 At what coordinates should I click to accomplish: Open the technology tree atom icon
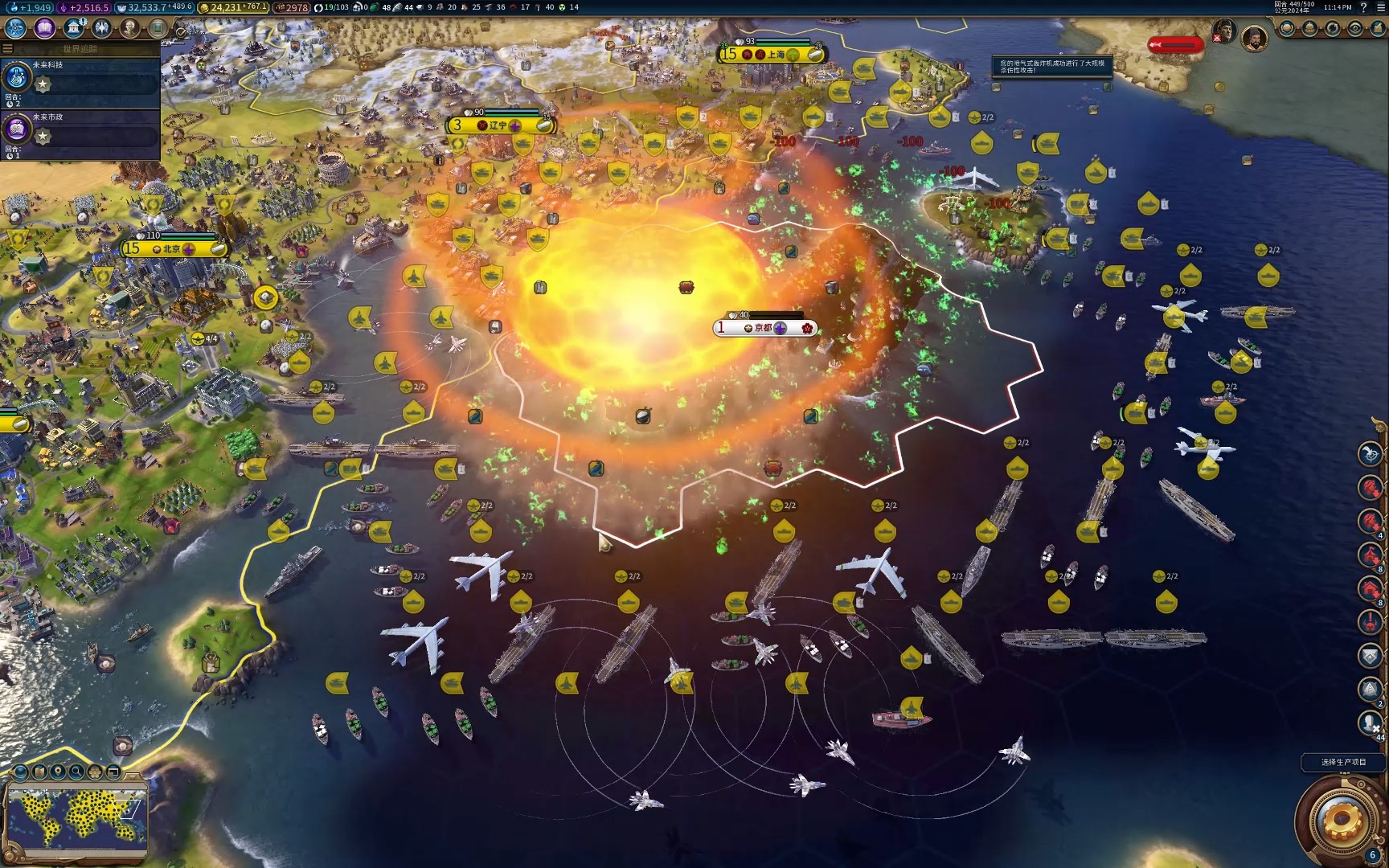tap(15, 28)
